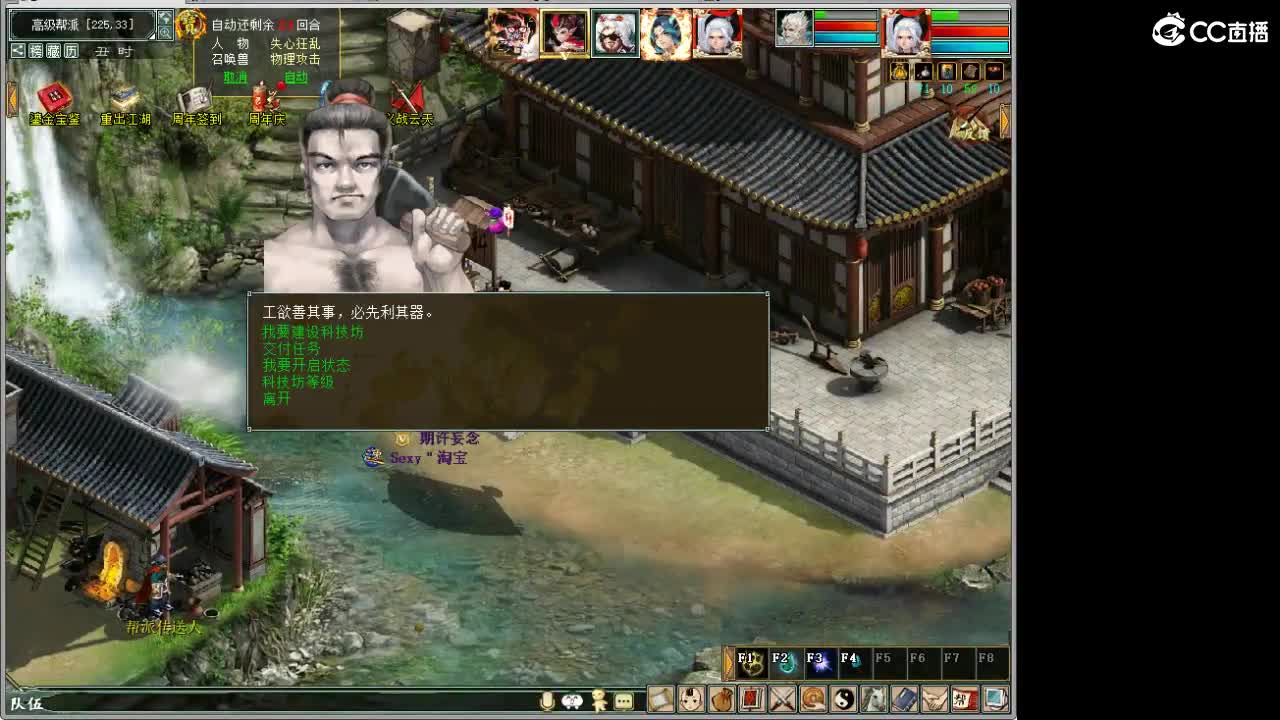The image size is (1280, 720).
Task: Select the crossed swords battle icon on bottom toolbar
Action: coord(783,698)
